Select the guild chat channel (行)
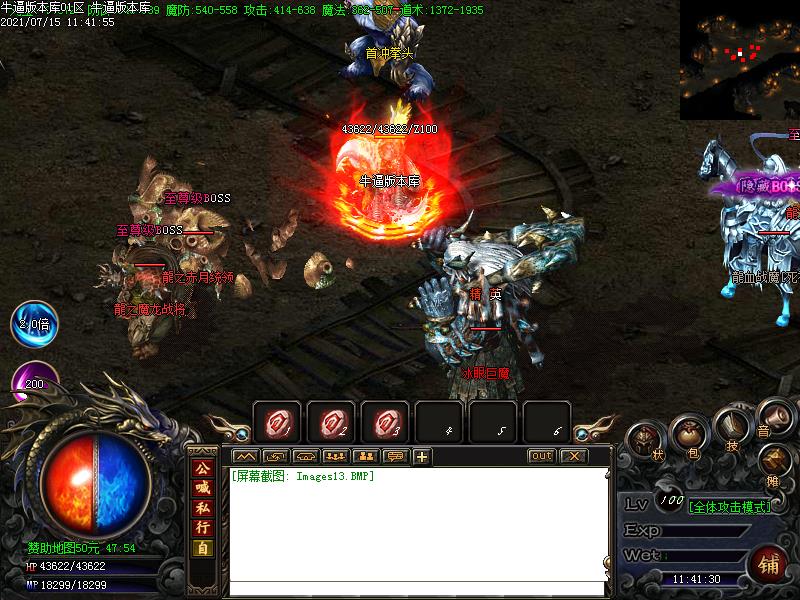 [x=203, y=527]
